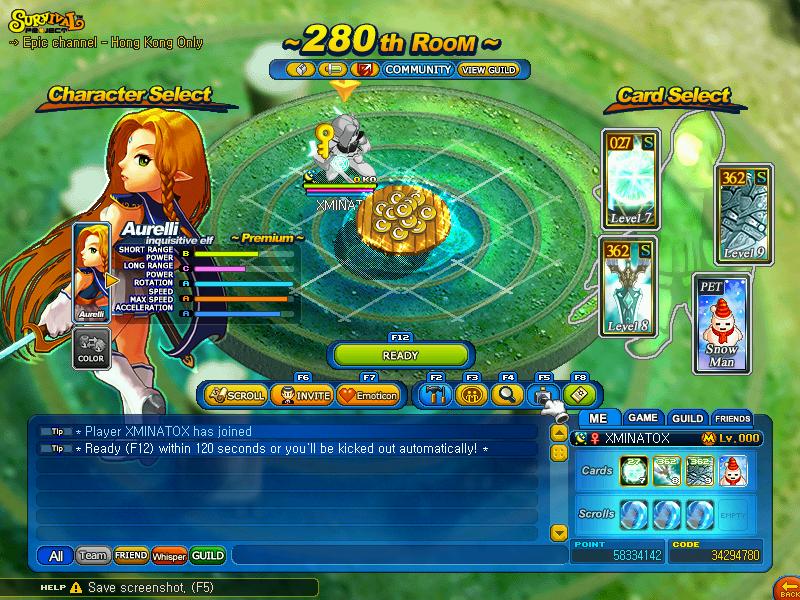800x600 pixels.
Task: Click the magnifying glass search icon
Action: click(x=506, y=395)
